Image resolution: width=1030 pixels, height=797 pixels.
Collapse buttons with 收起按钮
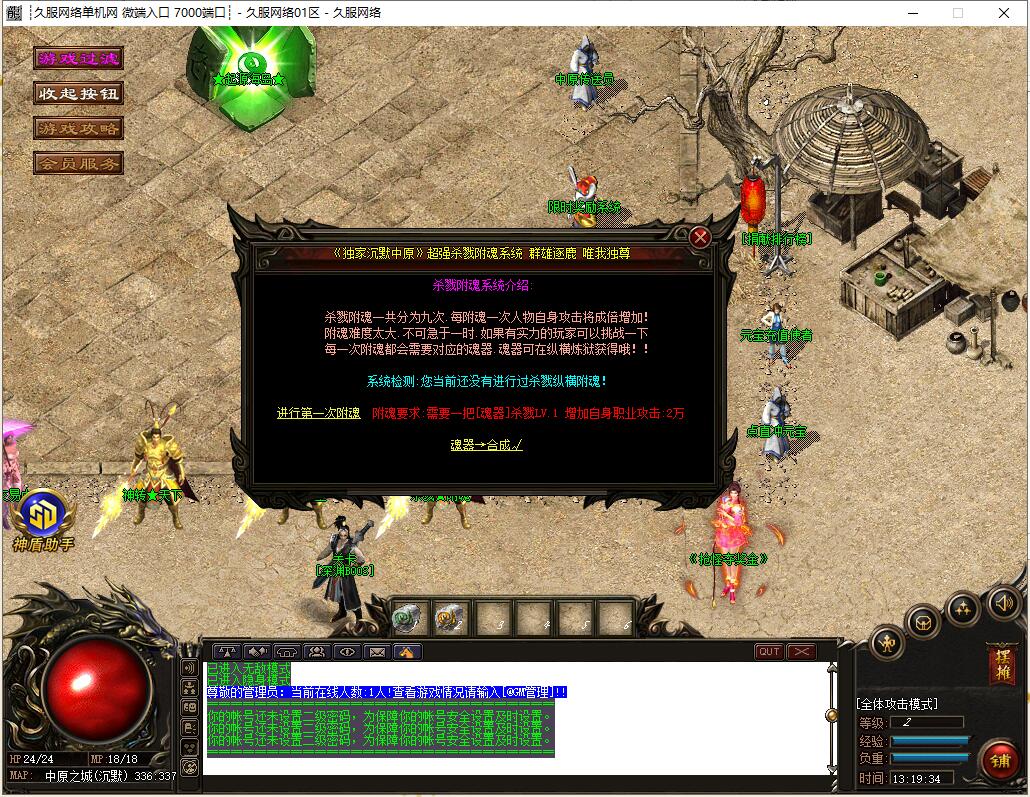click(78, 93)
